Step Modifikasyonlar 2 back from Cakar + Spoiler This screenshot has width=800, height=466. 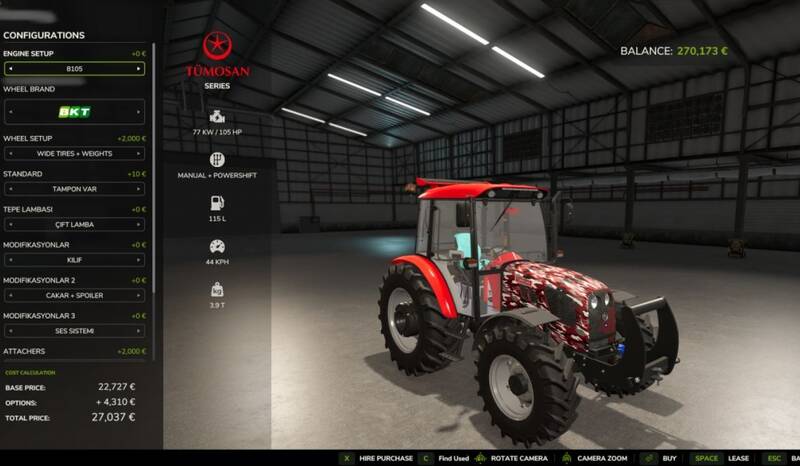pos(10,295)
